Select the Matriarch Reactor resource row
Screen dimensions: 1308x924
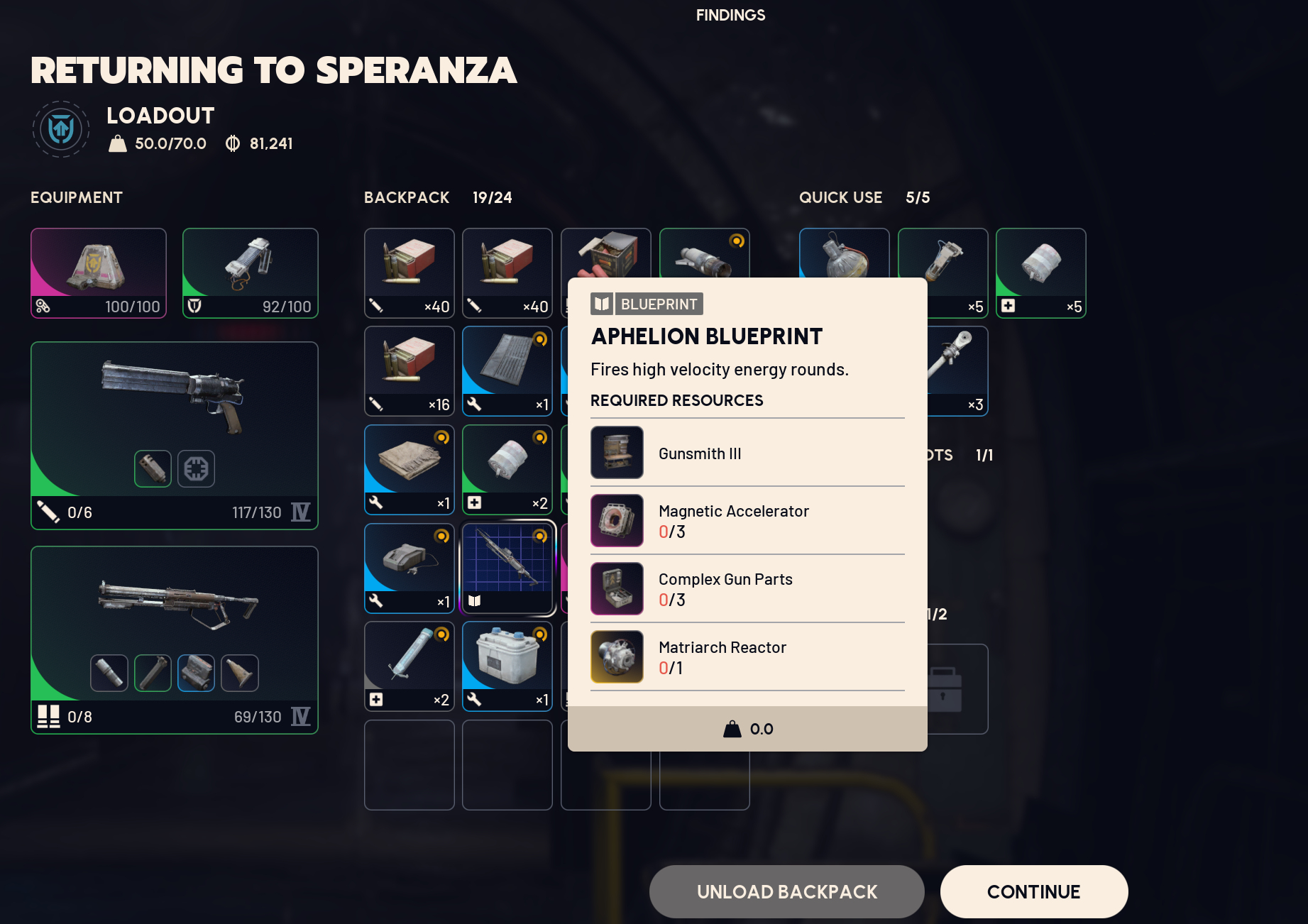tap(747, 657)
